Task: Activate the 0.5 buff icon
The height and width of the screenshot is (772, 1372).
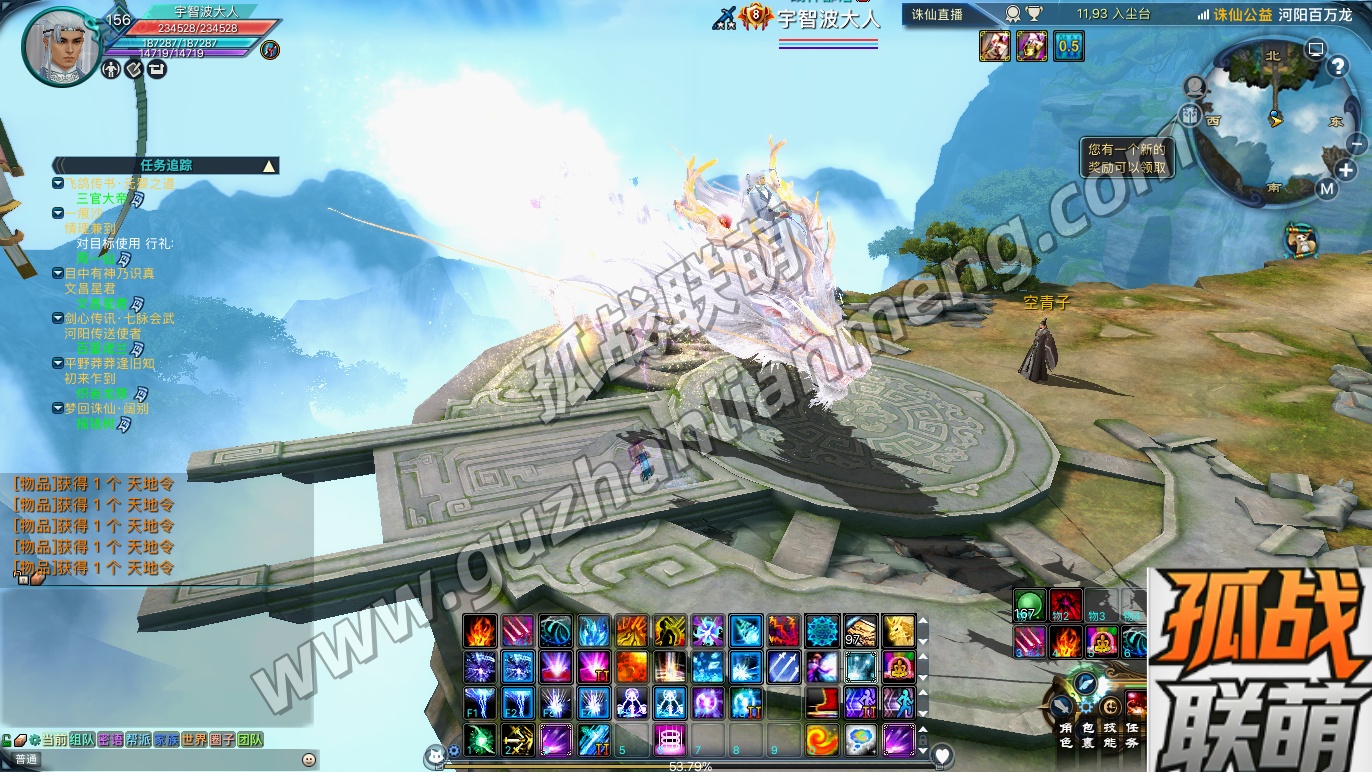Action: coord(1068,46)
